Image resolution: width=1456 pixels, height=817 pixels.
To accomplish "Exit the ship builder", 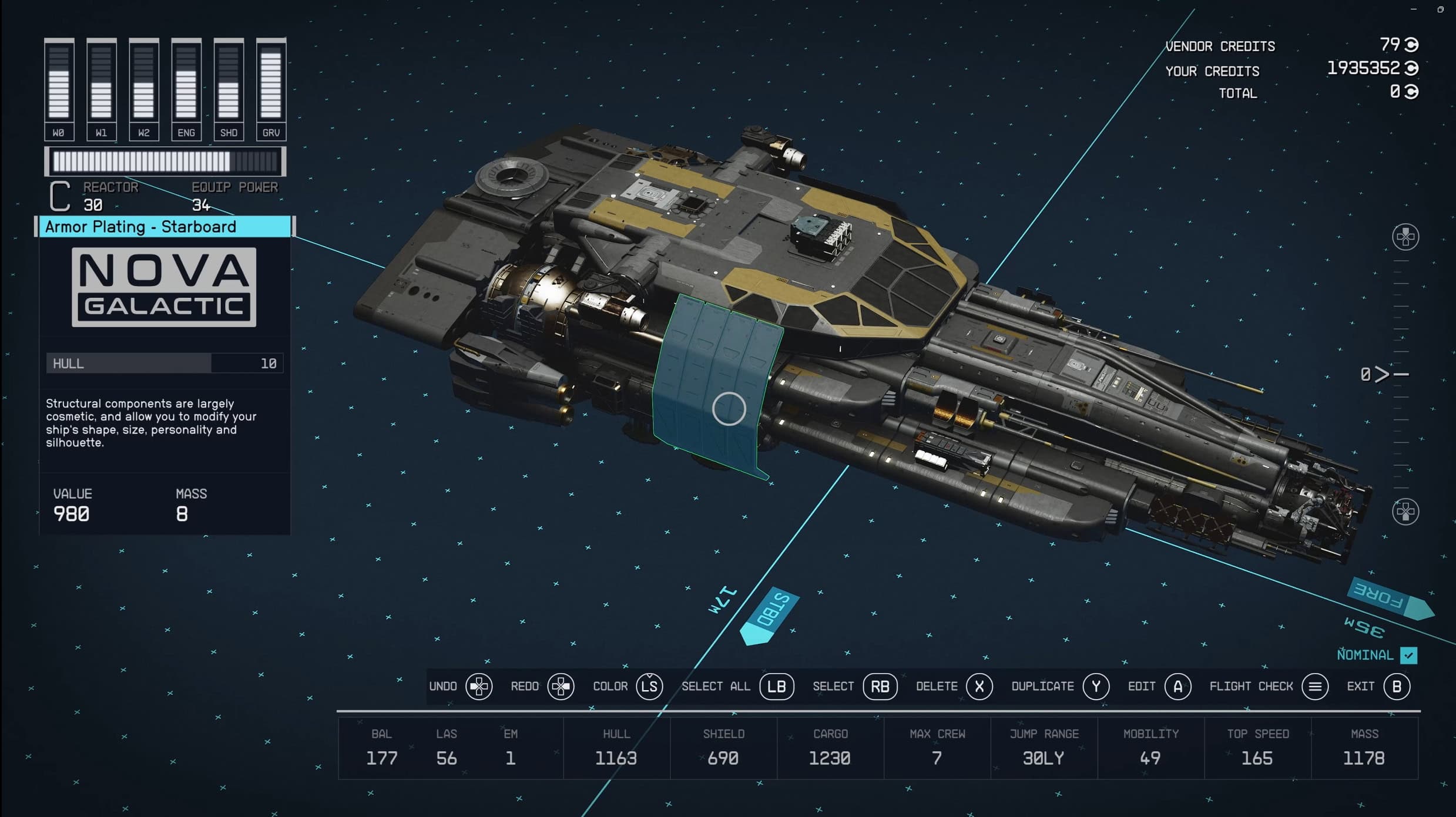I will coord(1397,686).
